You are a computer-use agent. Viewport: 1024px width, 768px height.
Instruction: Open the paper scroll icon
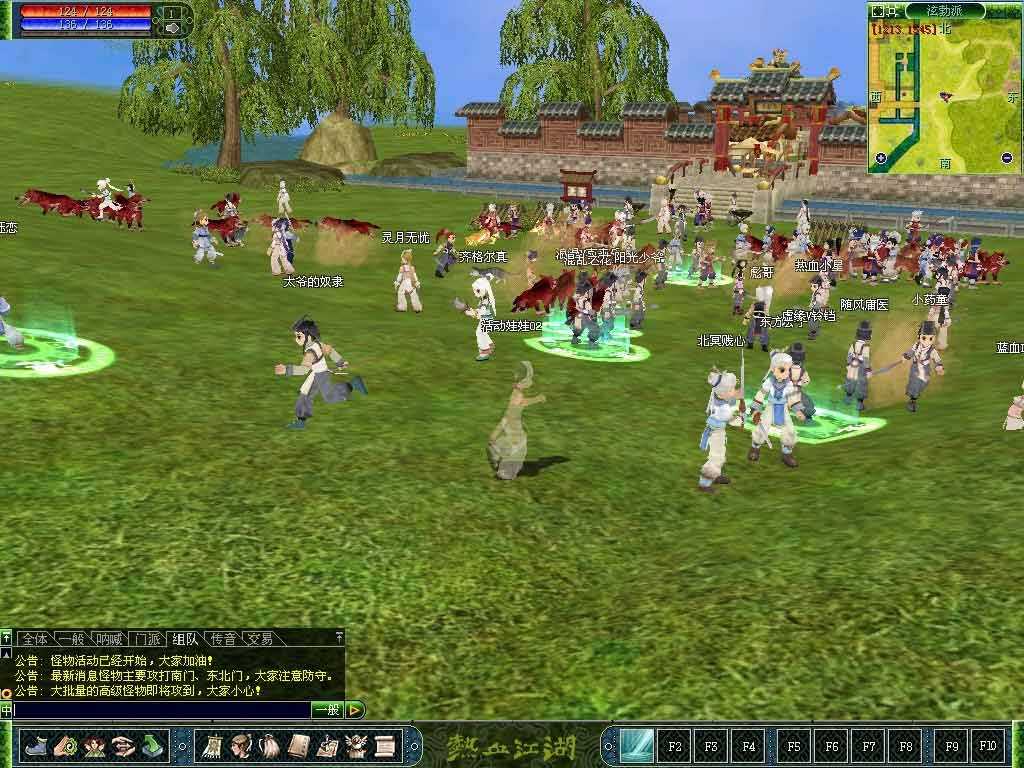coord(385,746)
